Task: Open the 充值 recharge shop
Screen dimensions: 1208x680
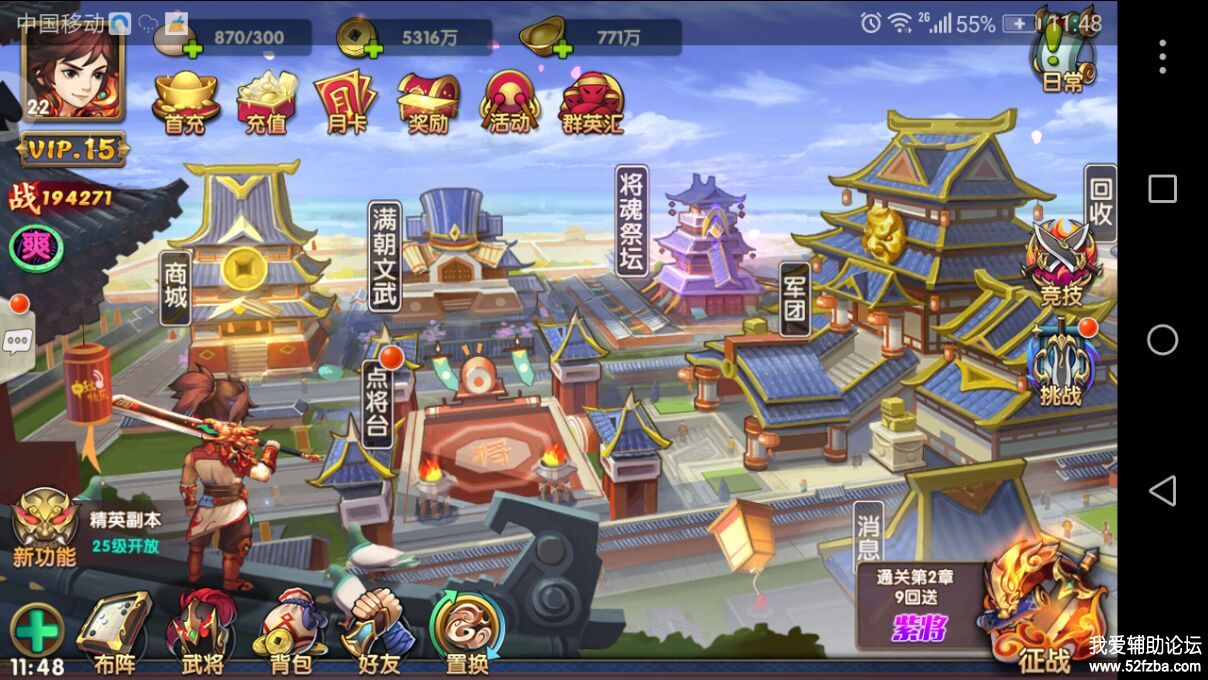Action: pos(266,102)
